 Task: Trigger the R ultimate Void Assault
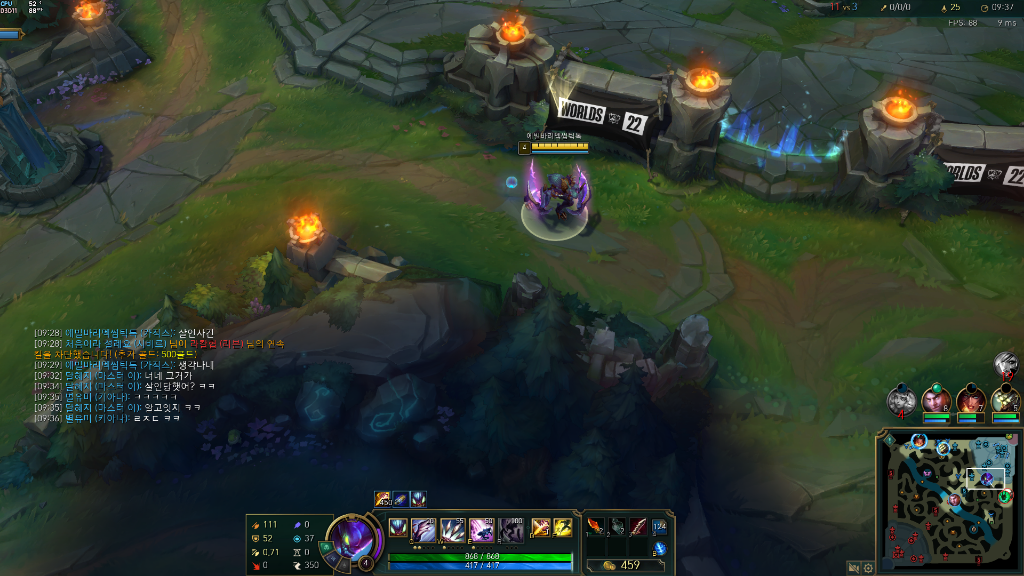coord(511,528)
